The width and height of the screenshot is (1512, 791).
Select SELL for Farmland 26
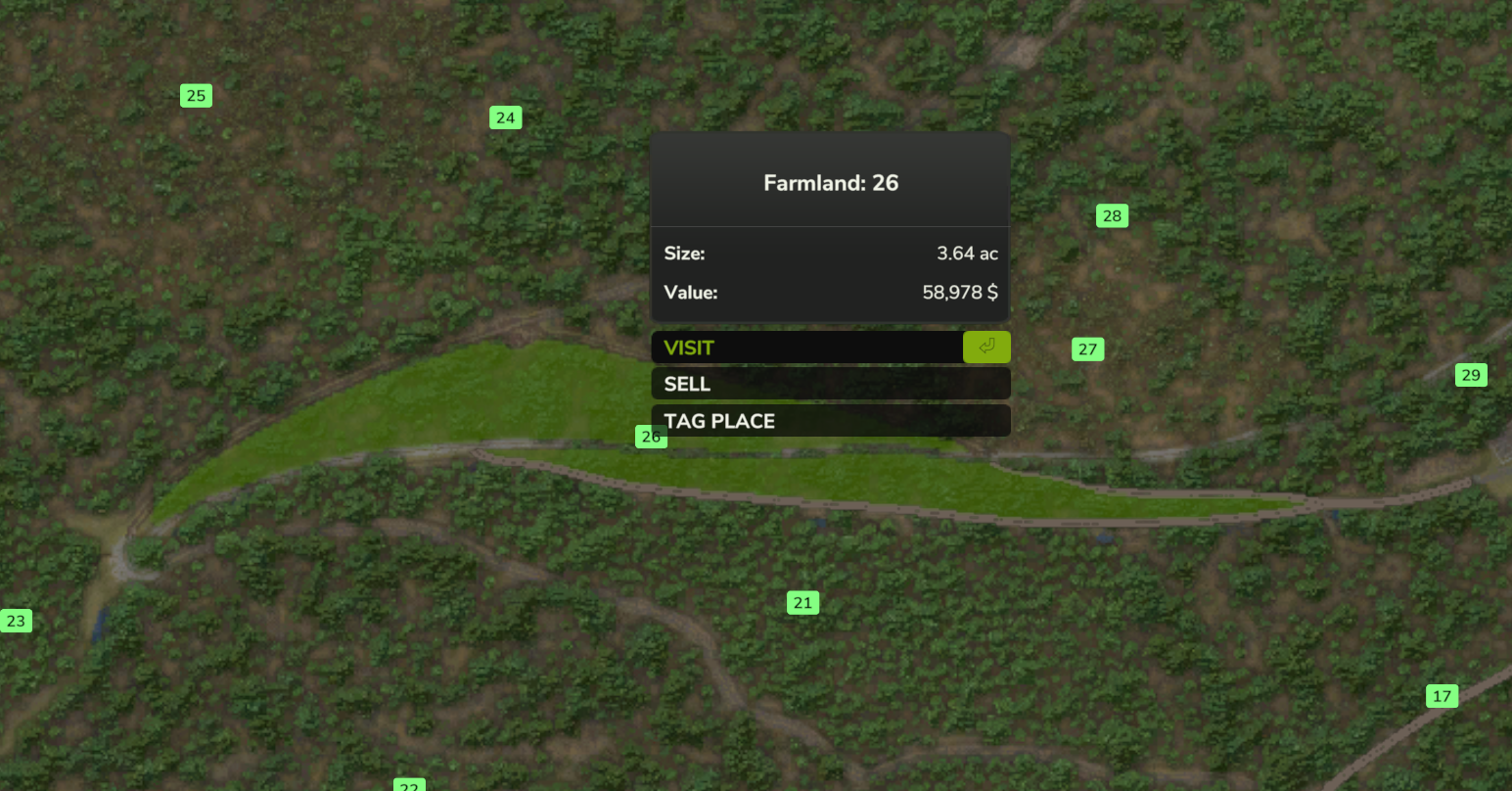pos(830,384)
